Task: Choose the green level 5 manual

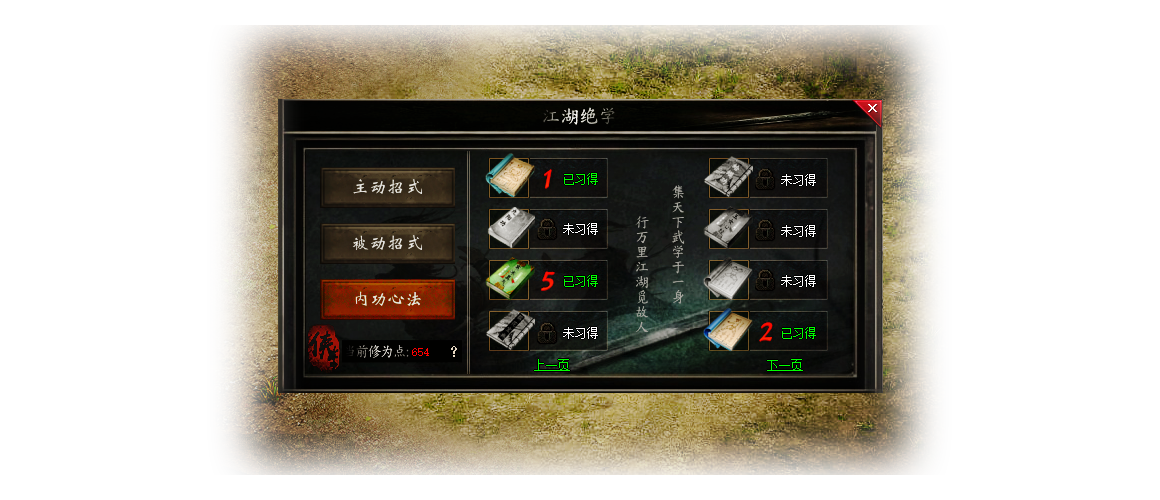Action: coord(508,280)
